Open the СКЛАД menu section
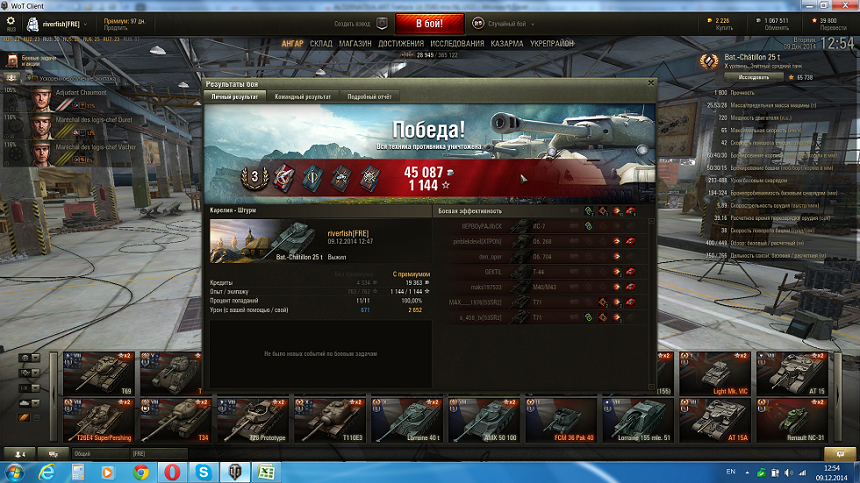This screenshot has width=860, height=483. (321, 44)
